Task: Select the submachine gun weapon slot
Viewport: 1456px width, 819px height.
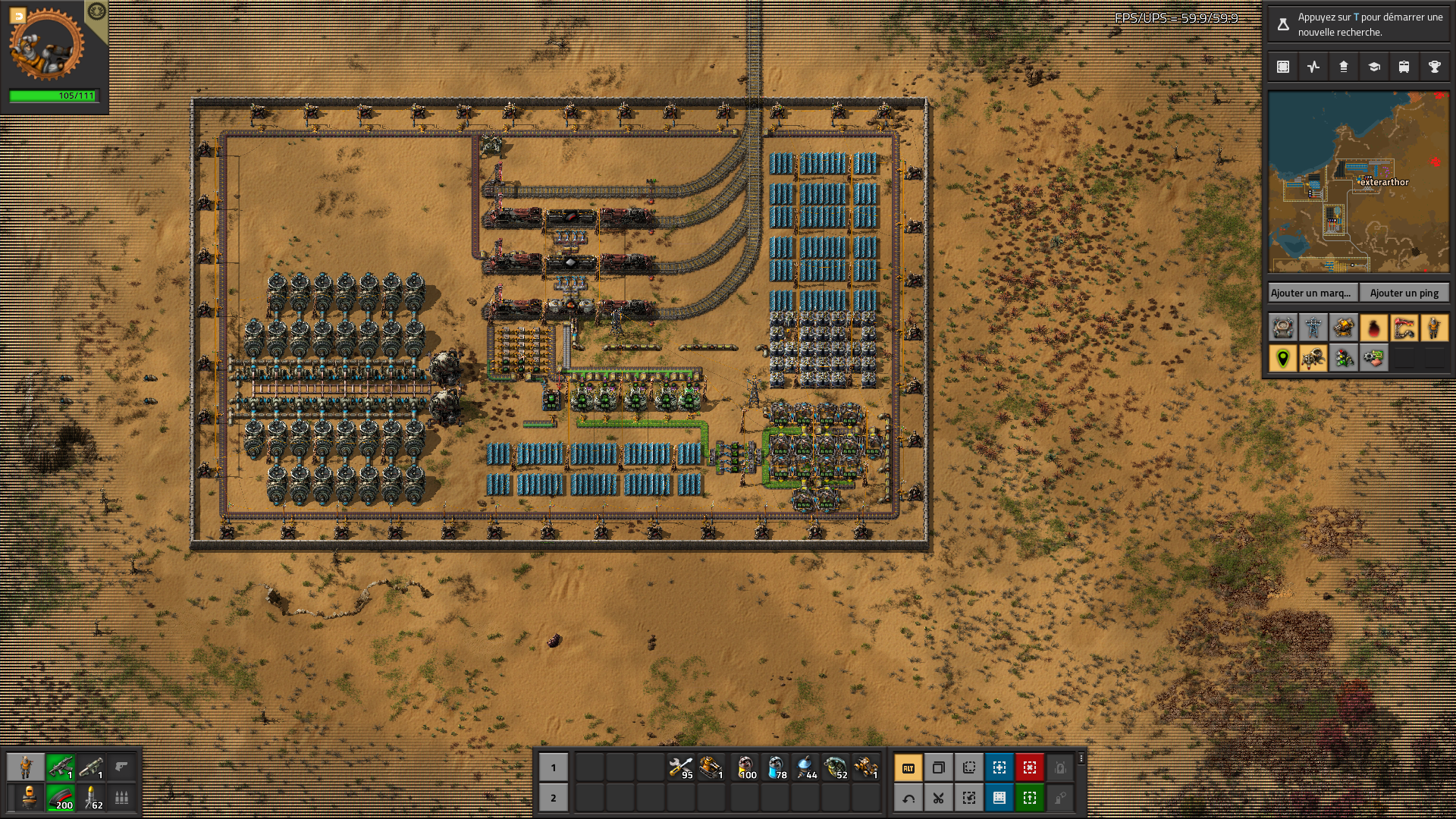Action: point(61,767)
